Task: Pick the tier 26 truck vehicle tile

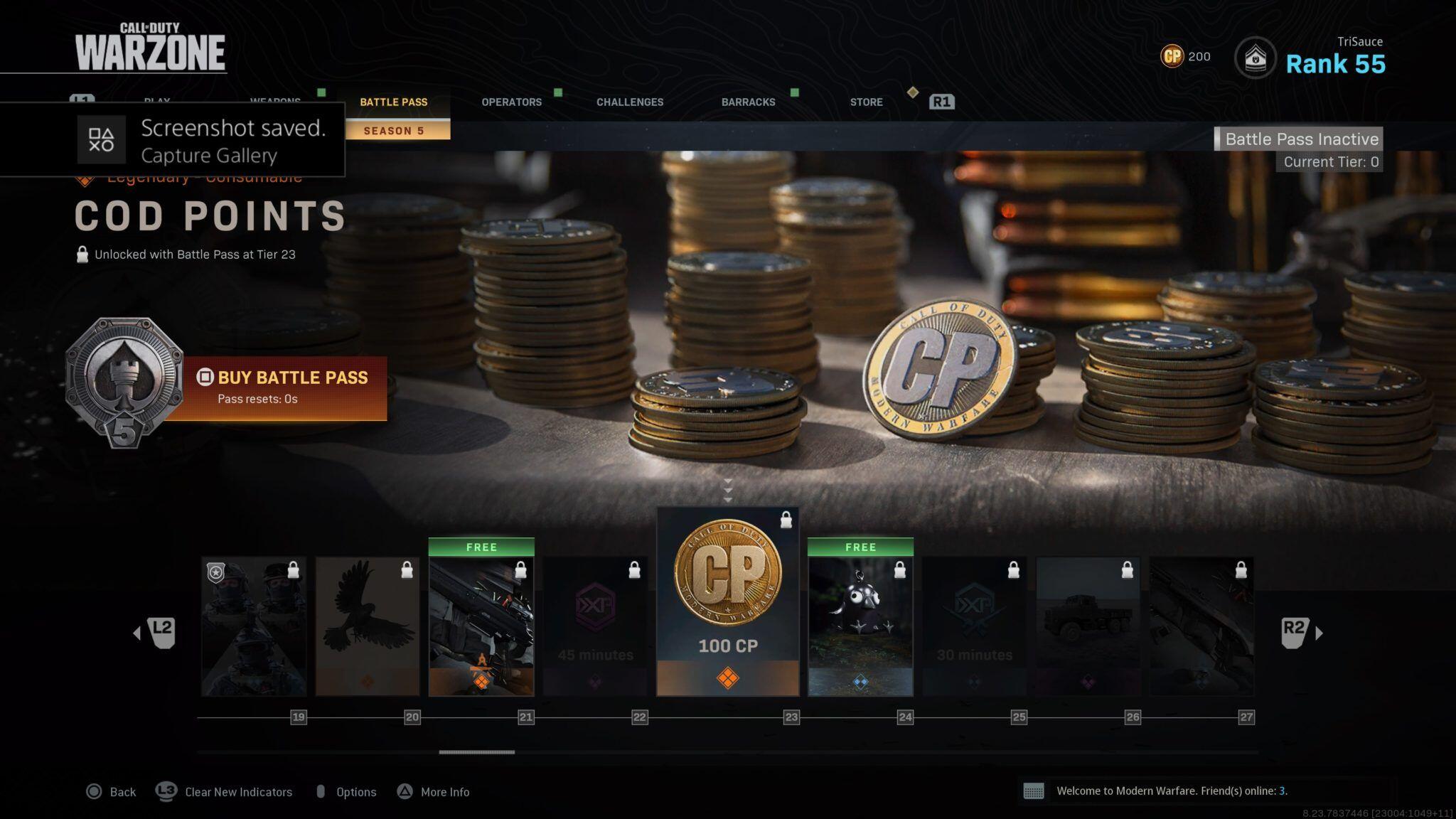Action: click(x=1088, y=626)
